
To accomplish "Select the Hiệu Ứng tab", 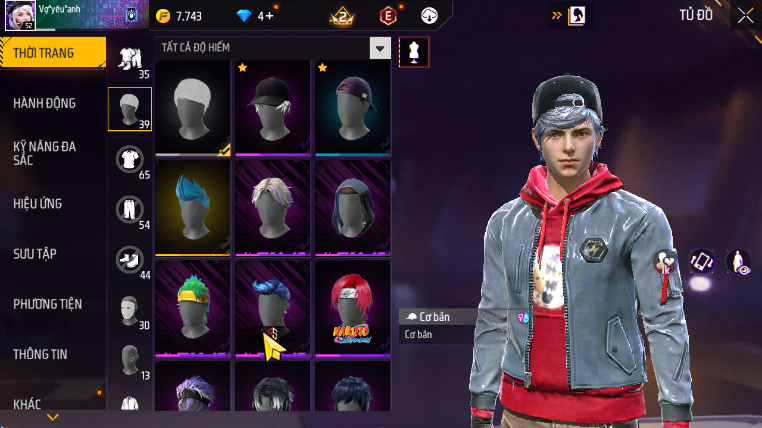I will [38, 203].
